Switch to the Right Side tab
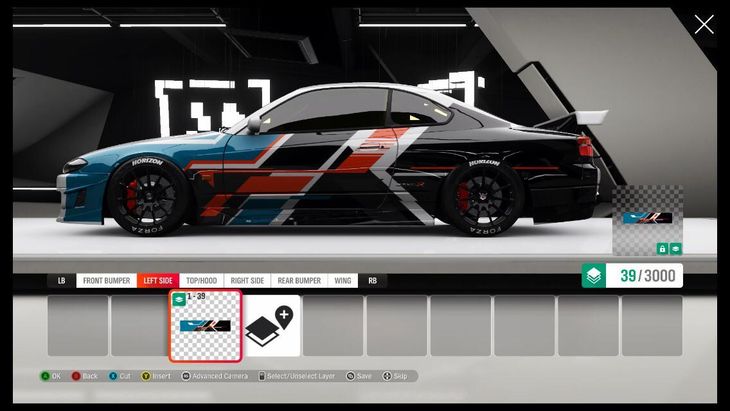The image size is (730, 411). coord(246,281)
